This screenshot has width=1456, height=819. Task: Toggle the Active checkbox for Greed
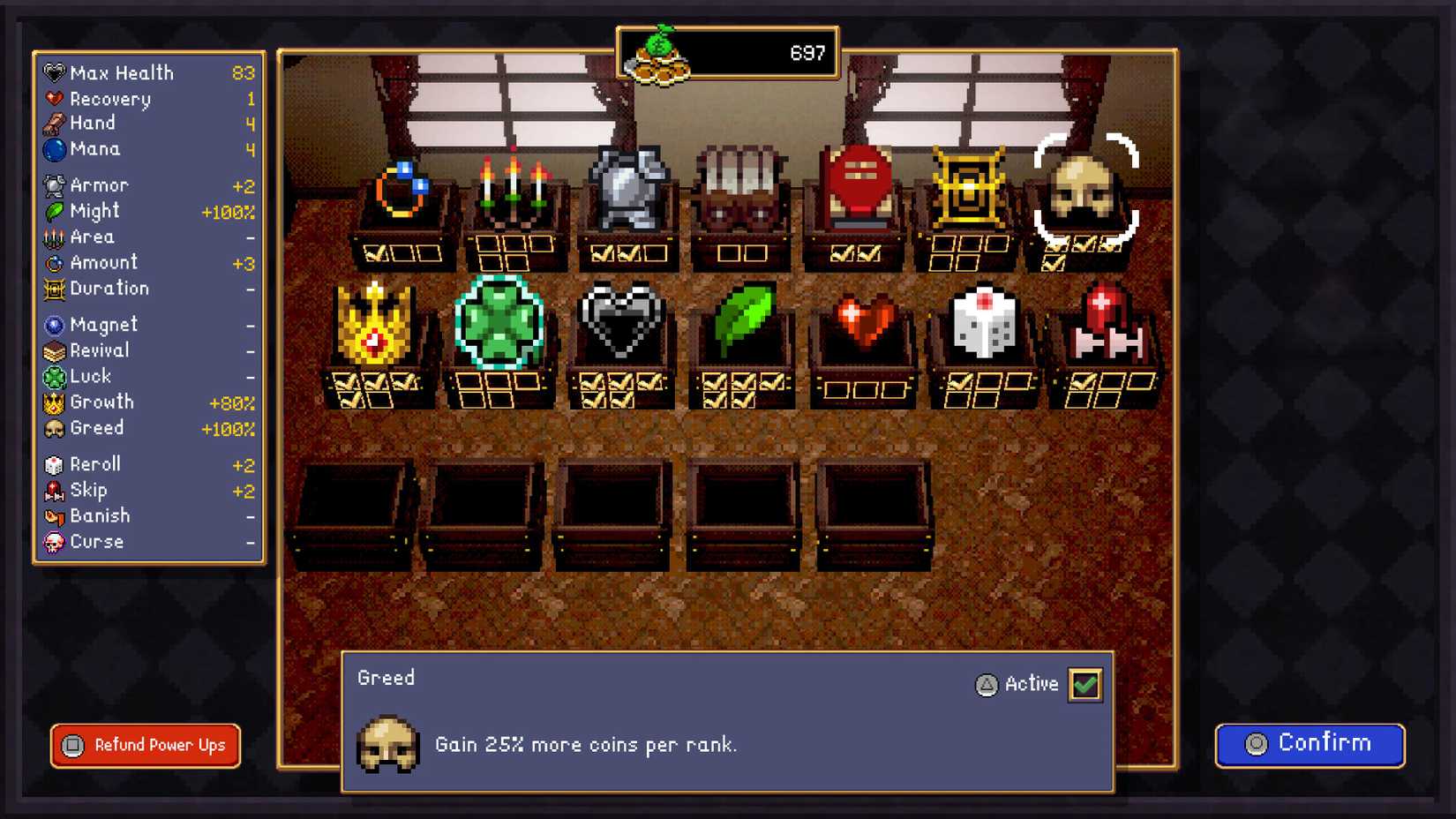point(1085,684)
